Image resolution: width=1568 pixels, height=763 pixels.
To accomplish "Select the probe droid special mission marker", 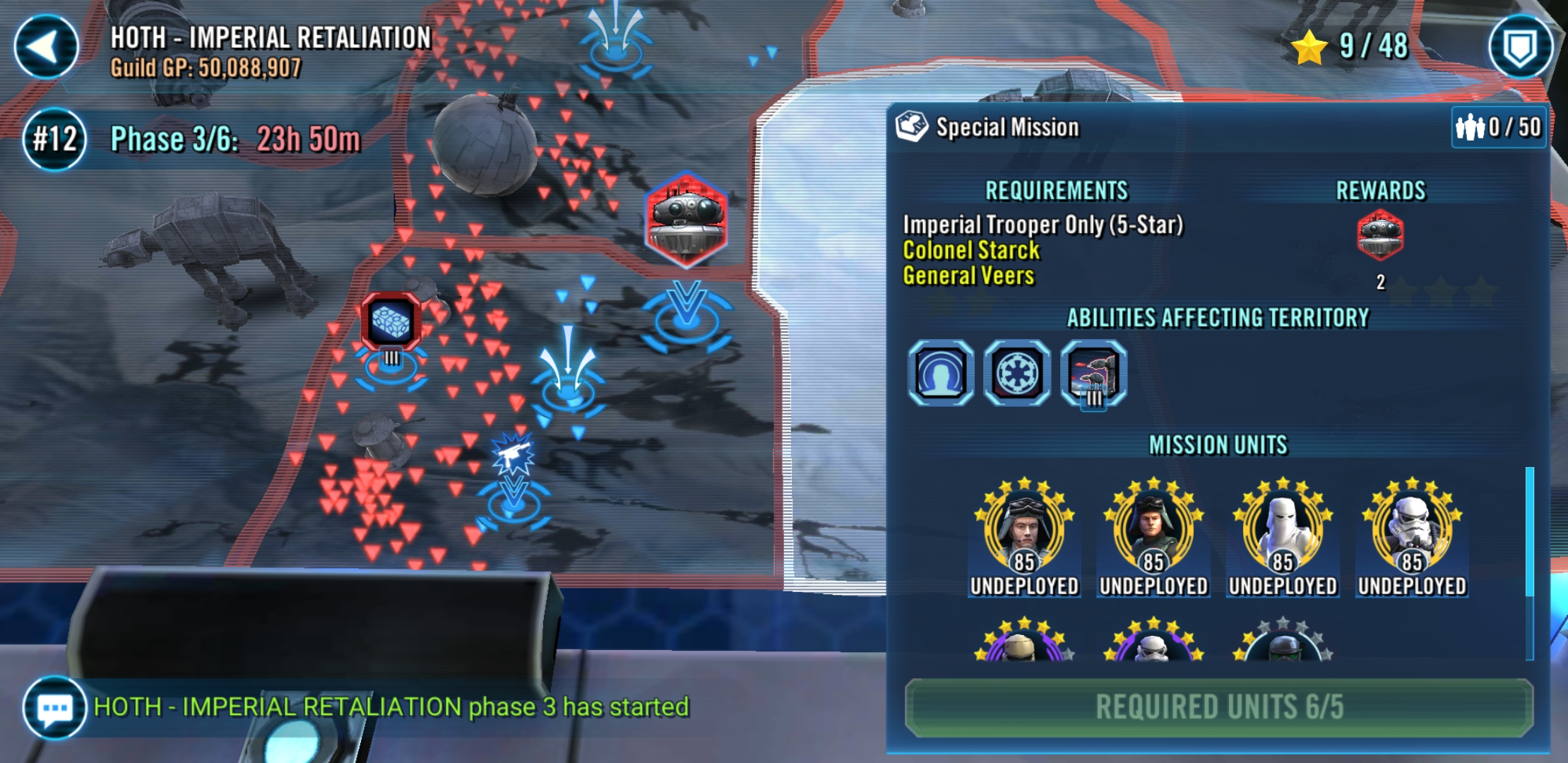I will 686,219.
